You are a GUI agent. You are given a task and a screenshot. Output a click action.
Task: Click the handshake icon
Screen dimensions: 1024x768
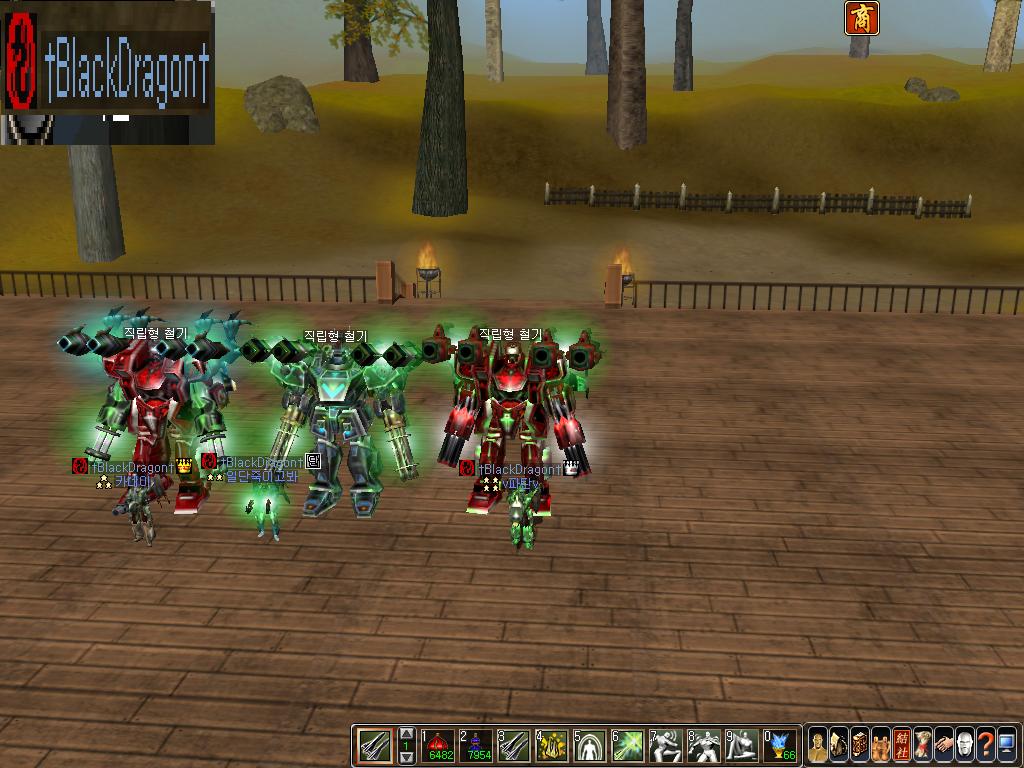pyautogui.click(x=944, y=745)
